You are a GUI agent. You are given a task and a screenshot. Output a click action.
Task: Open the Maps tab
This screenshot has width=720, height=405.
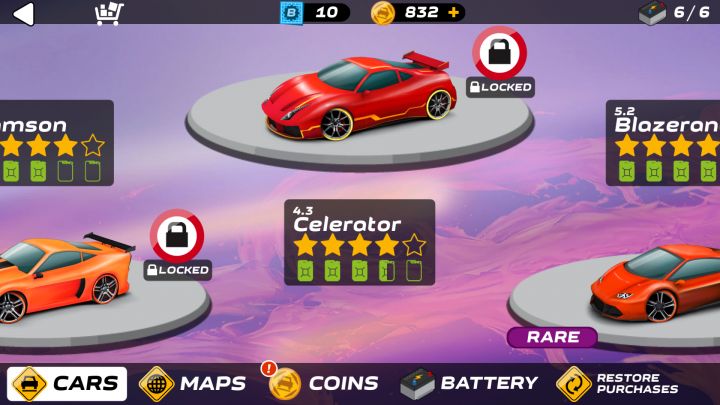click(x=193, y=383)
